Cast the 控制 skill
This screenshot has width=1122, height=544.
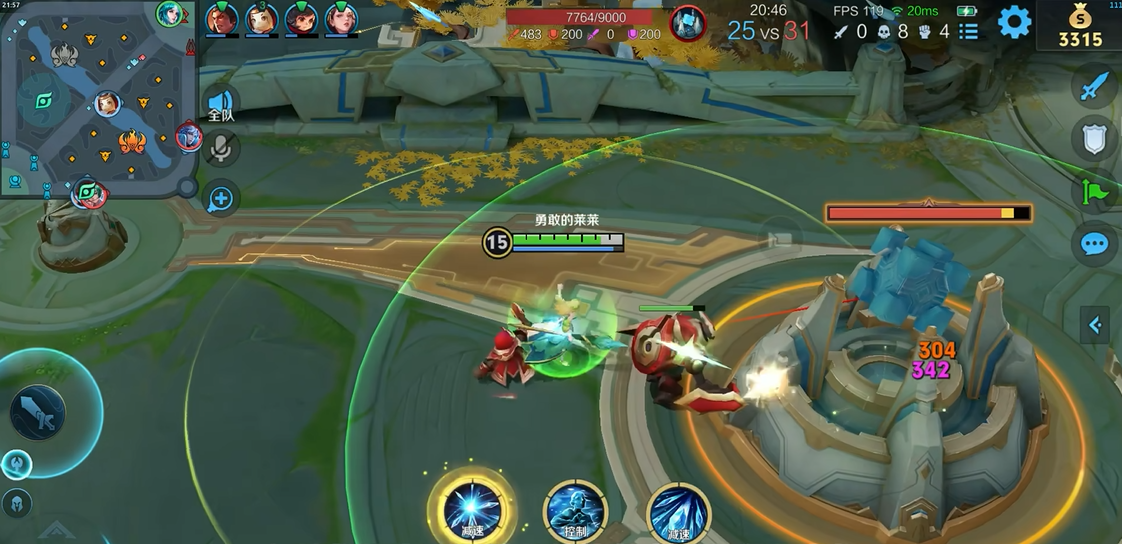575,510
